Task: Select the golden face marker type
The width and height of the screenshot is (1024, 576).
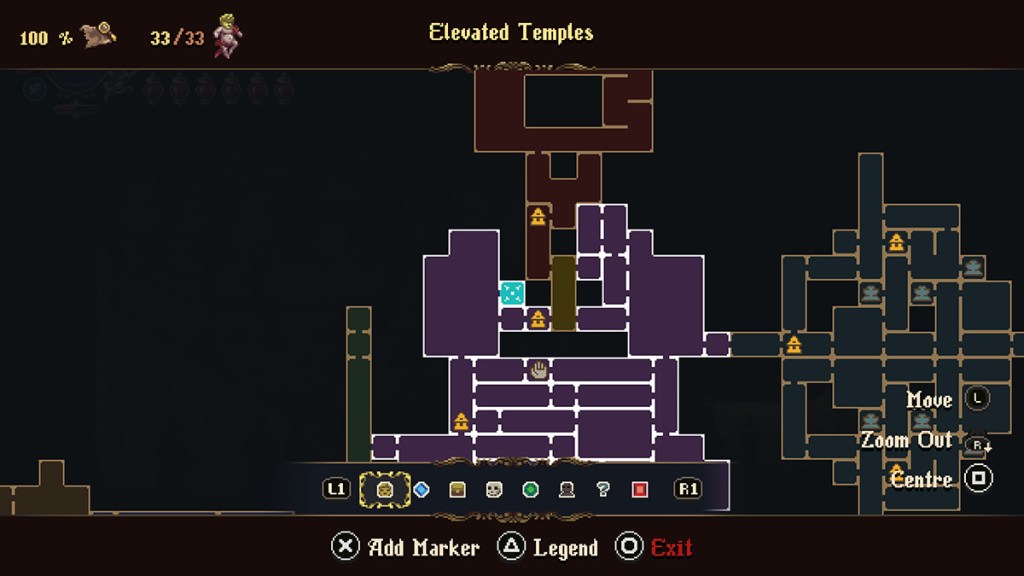Action: click(x=384, y=489)
